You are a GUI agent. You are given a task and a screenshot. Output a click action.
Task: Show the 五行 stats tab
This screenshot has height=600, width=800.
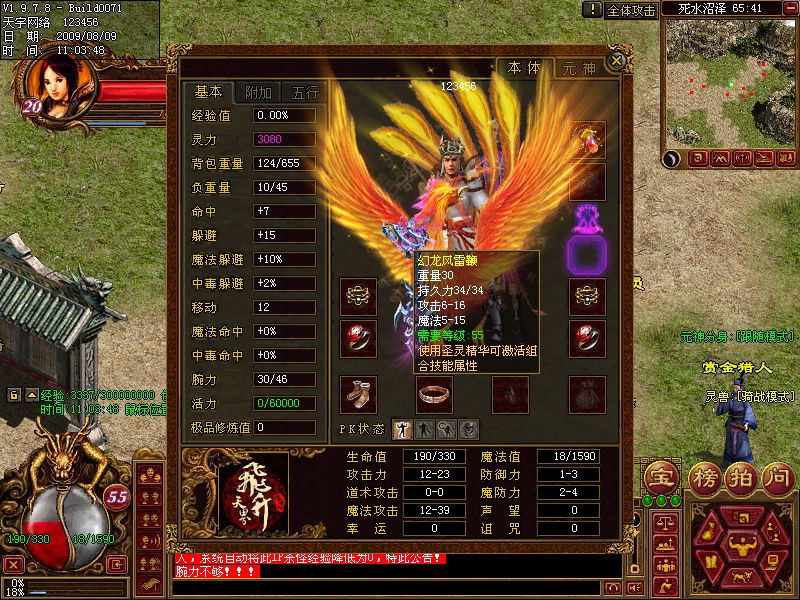306,92
